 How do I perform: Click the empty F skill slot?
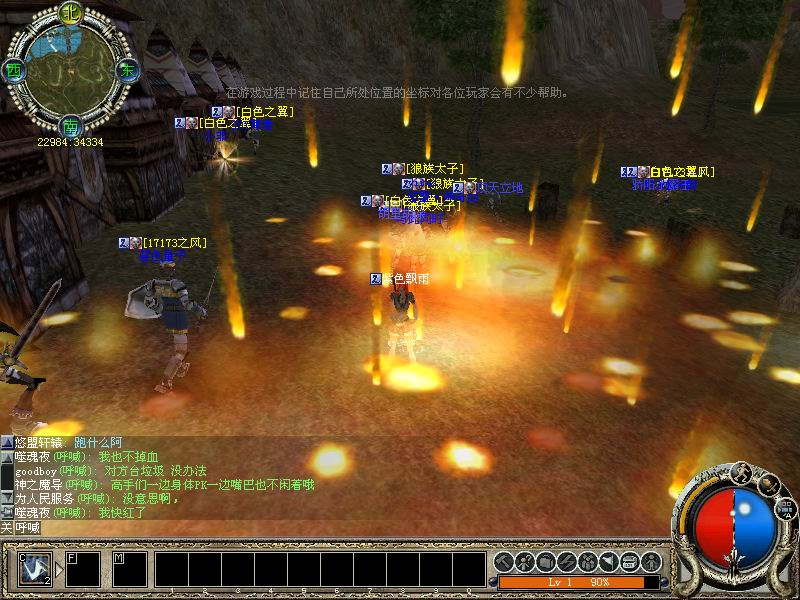click(x=83, y=568)
